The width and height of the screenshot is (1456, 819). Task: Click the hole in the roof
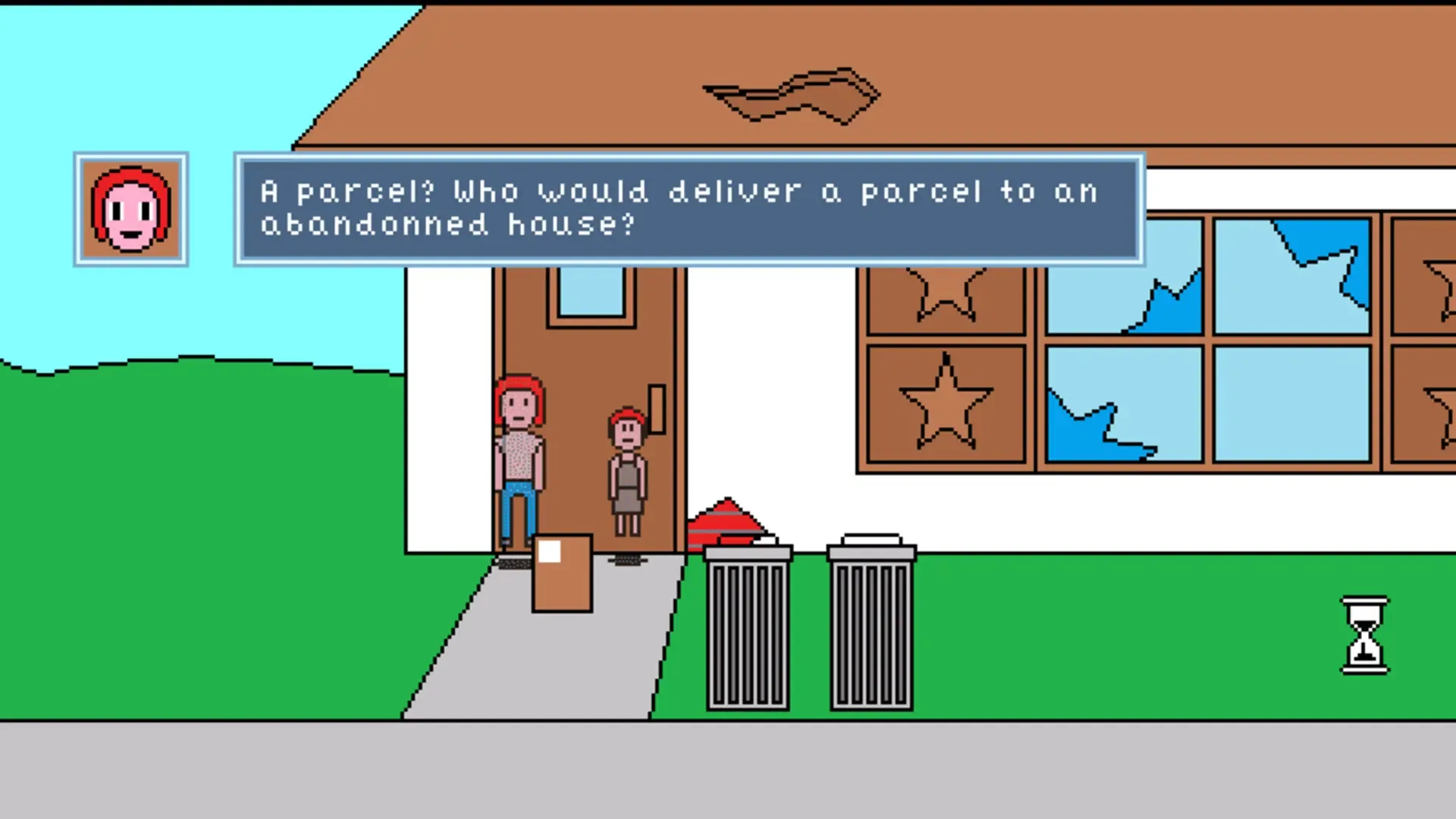point(792,95)
